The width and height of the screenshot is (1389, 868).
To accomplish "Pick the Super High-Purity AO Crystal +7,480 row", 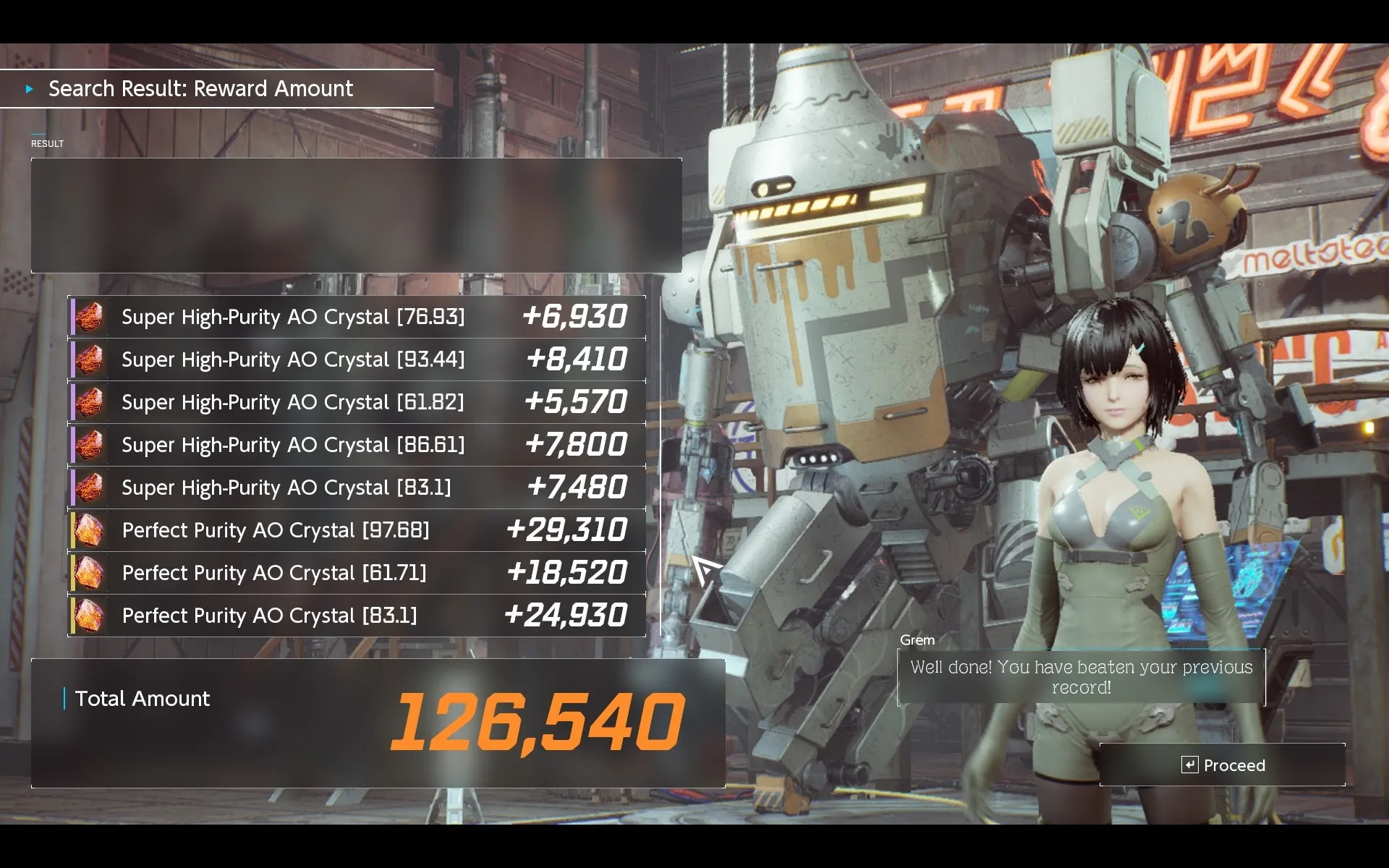I will [357, 488].
